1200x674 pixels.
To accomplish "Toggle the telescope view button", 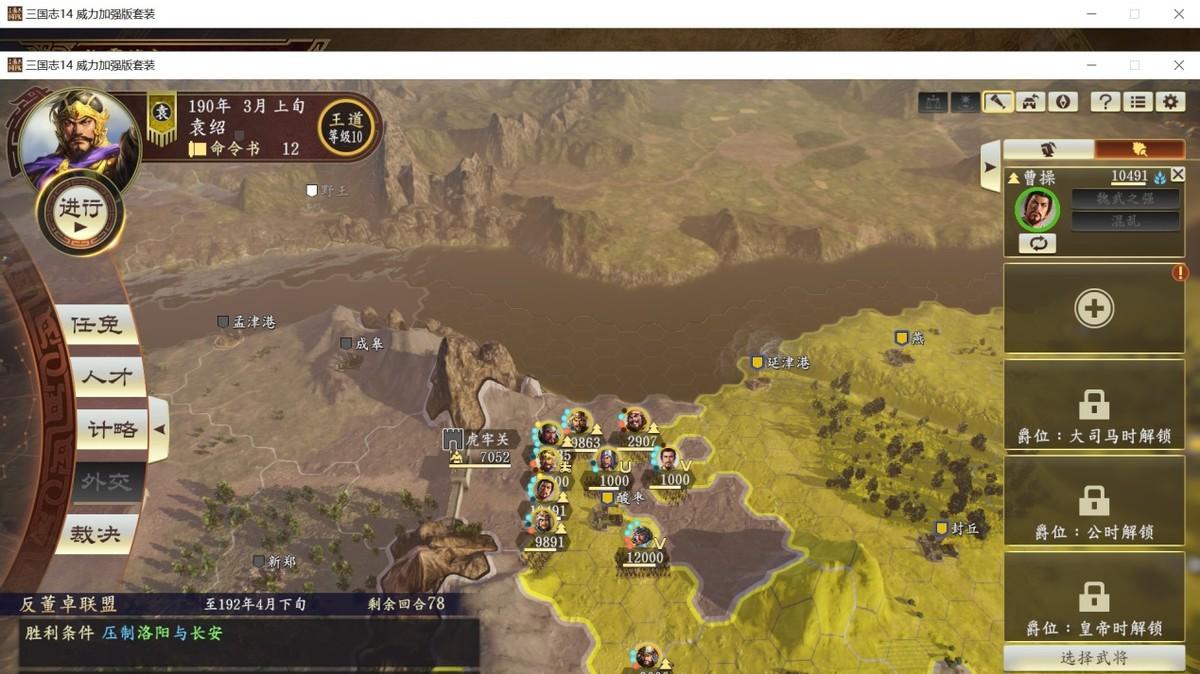I will point(999,101).
